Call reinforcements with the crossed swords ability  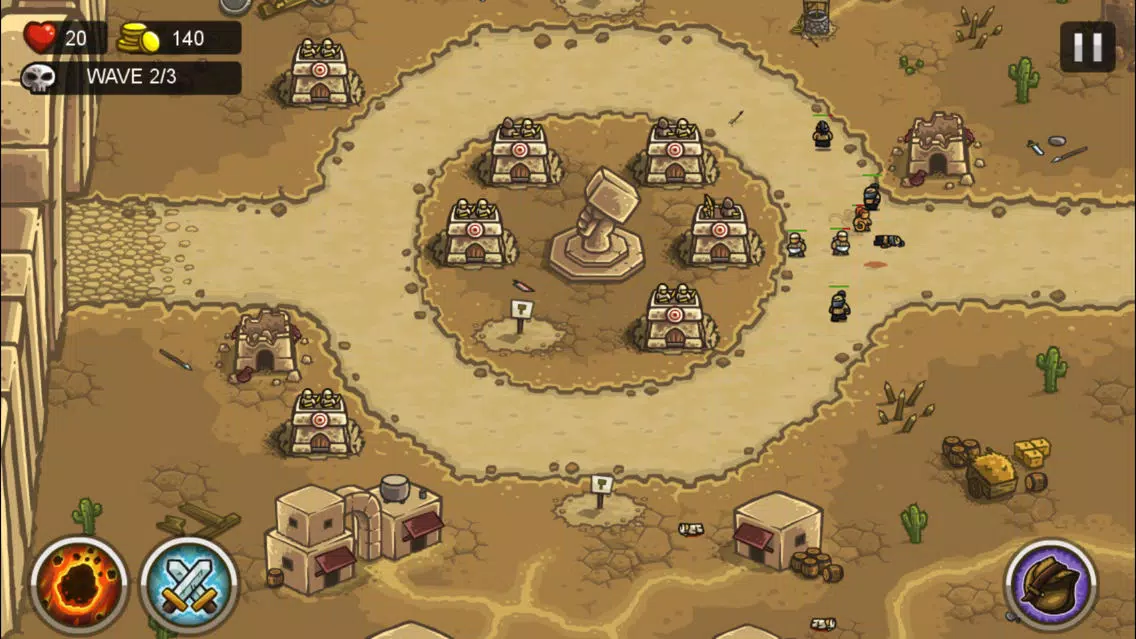coord(188,585)
